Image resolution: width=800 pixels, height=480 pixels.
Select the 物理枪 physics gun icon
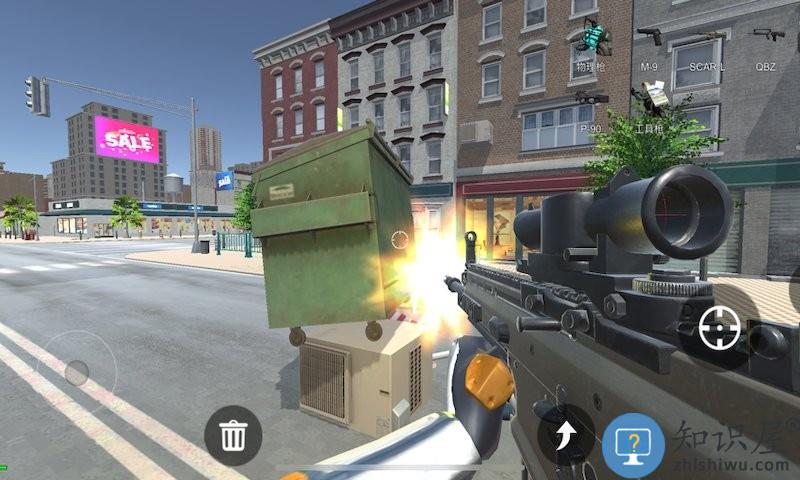[593, 42]
